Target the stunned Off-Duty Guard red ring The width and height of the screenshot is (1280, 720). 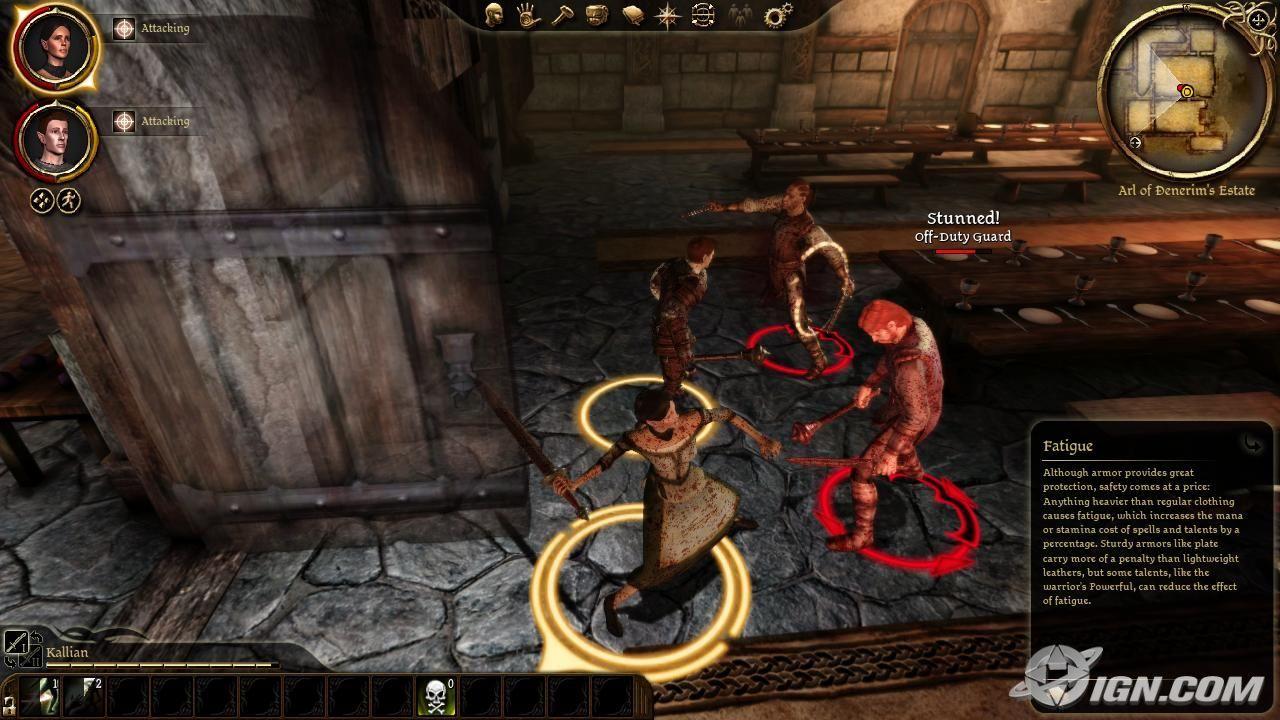click(800, 352)
